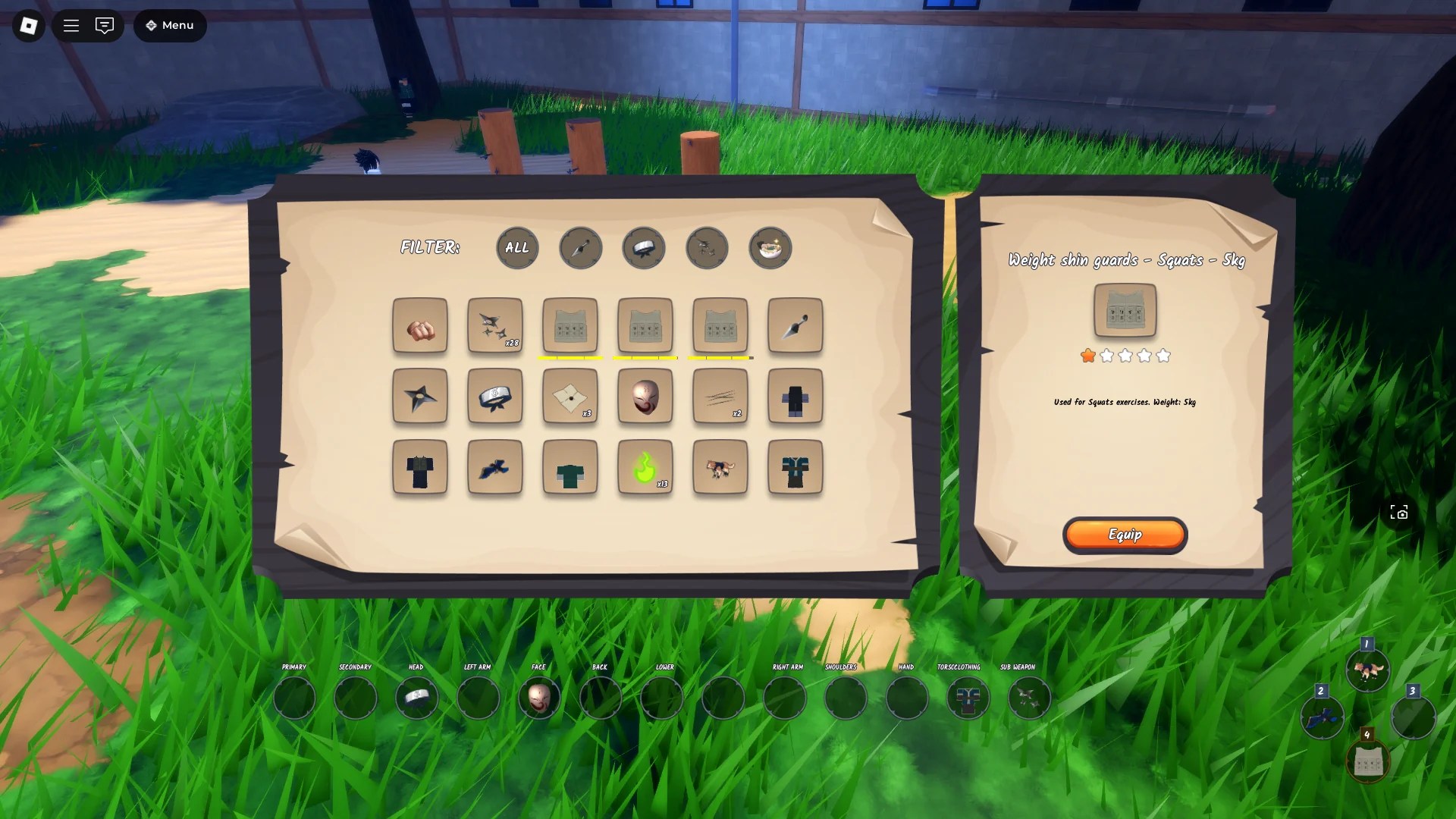Viewport: 1456px width, 819px height.
Task: Select hotbar slot 4 with weight vest
Action: coord(1367,761)
